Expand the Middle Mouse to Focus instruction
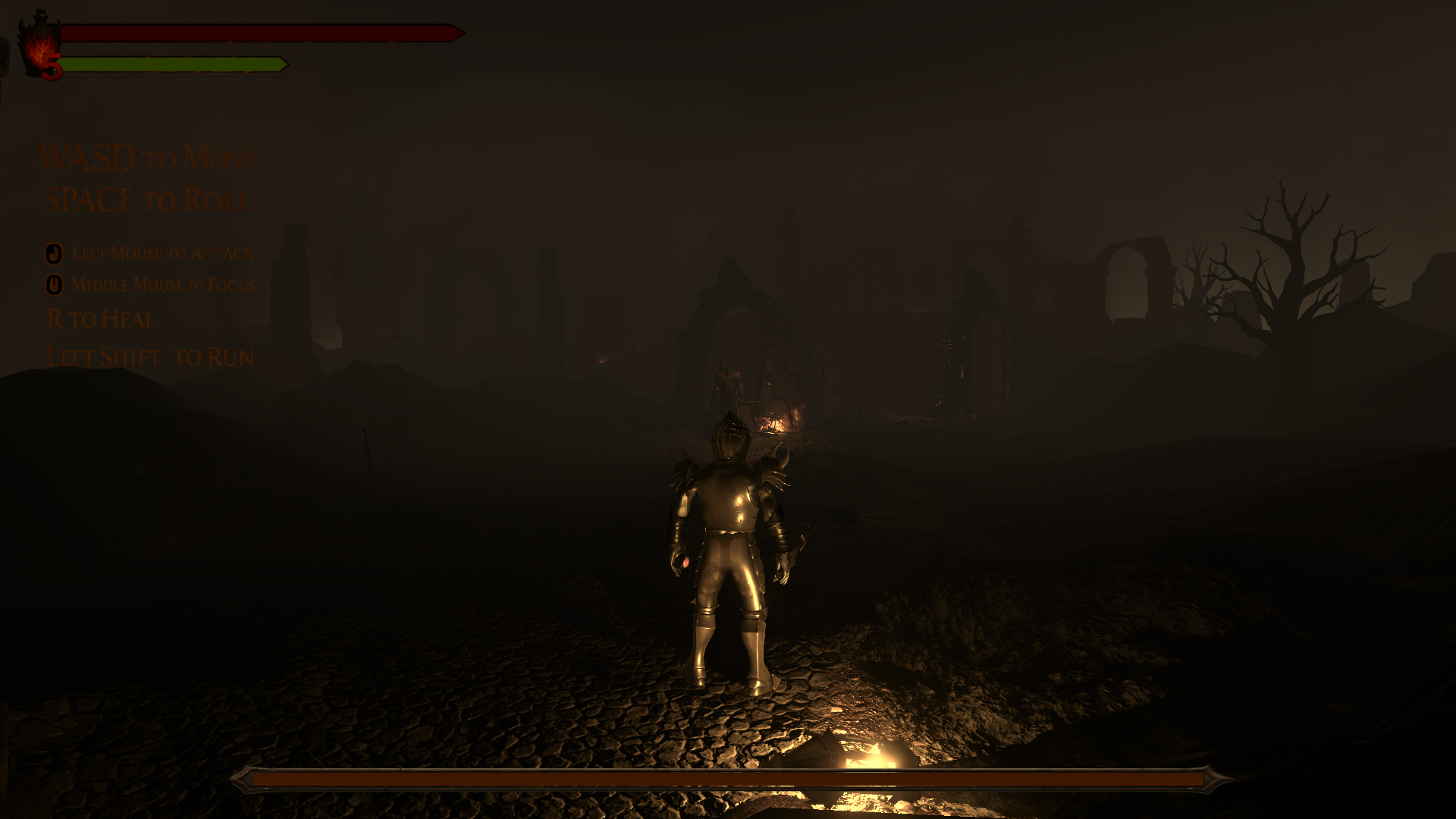Image resolution: width=1456 pixels, height=819 pixels. pyautogui.click(x=164, y=284)
